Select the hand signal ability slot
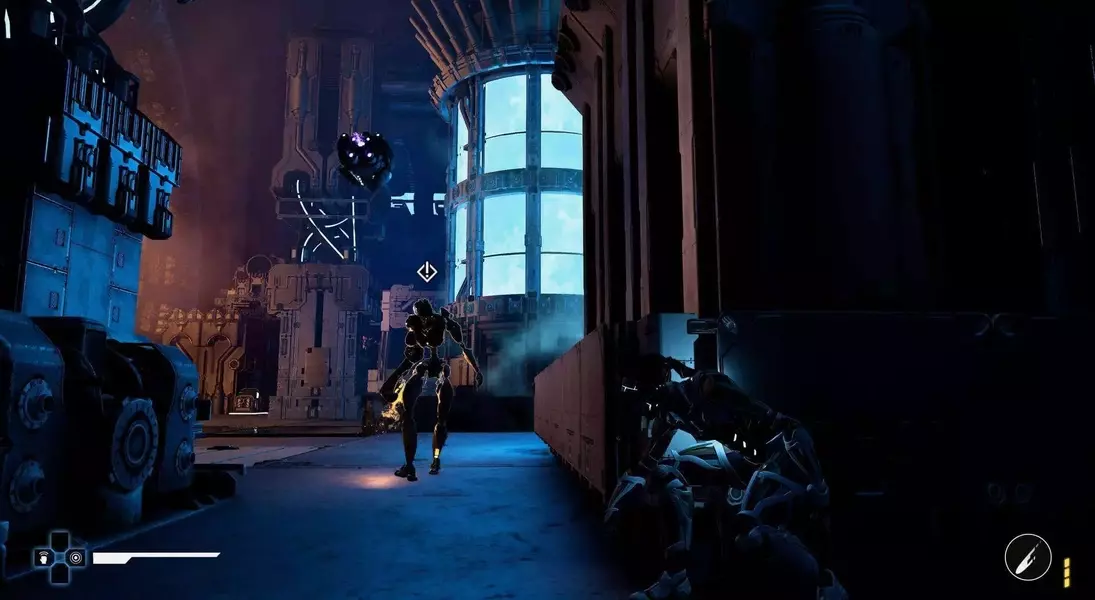The height and width of the screenshot is (600, 1095). [42, 557]
